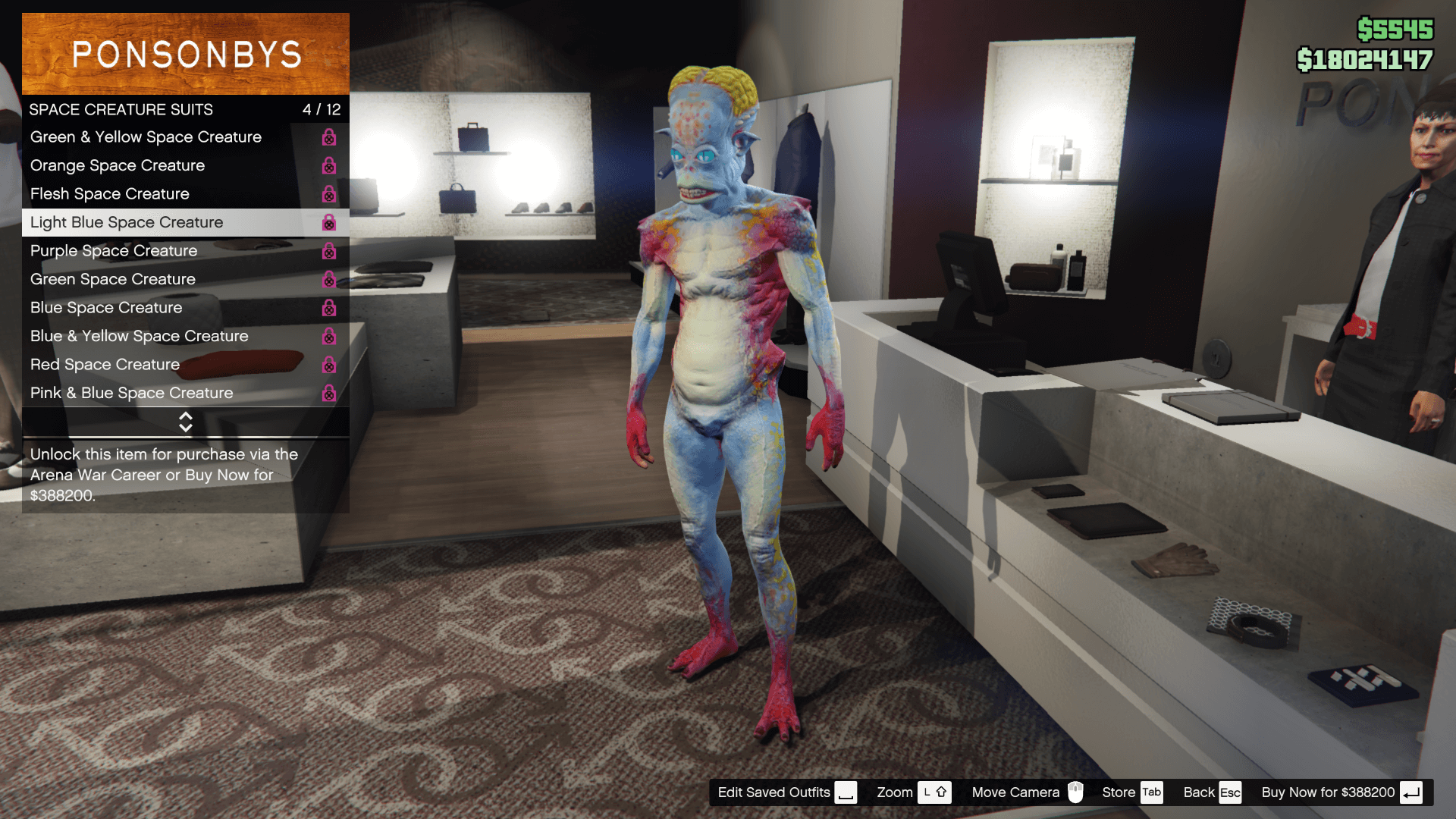Click the PONSONBYS store banner

pyautogui.click(x=186, y=53)
